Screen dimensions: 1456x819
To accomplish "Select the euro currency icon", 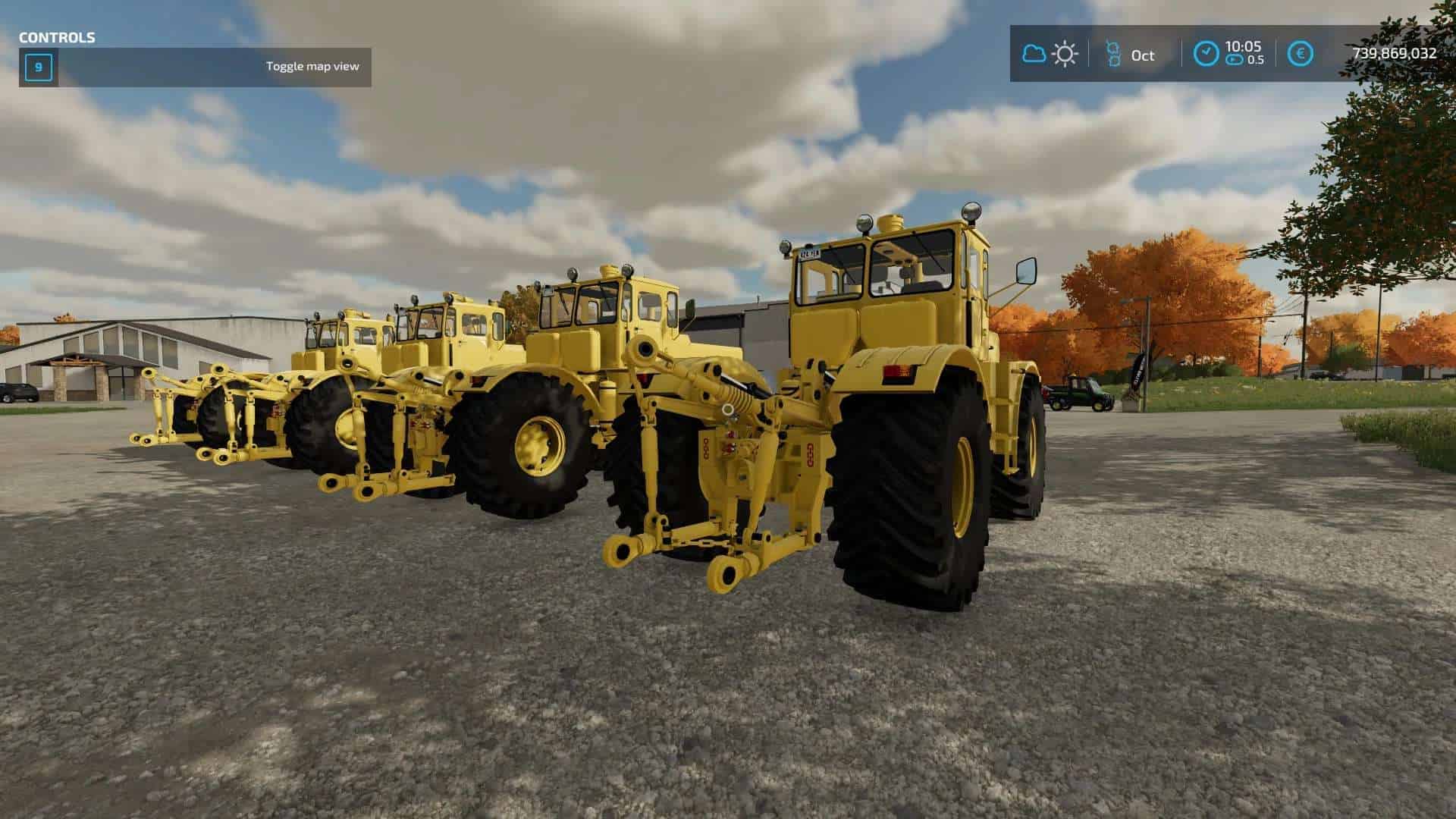I will [x=1301, y=54].
